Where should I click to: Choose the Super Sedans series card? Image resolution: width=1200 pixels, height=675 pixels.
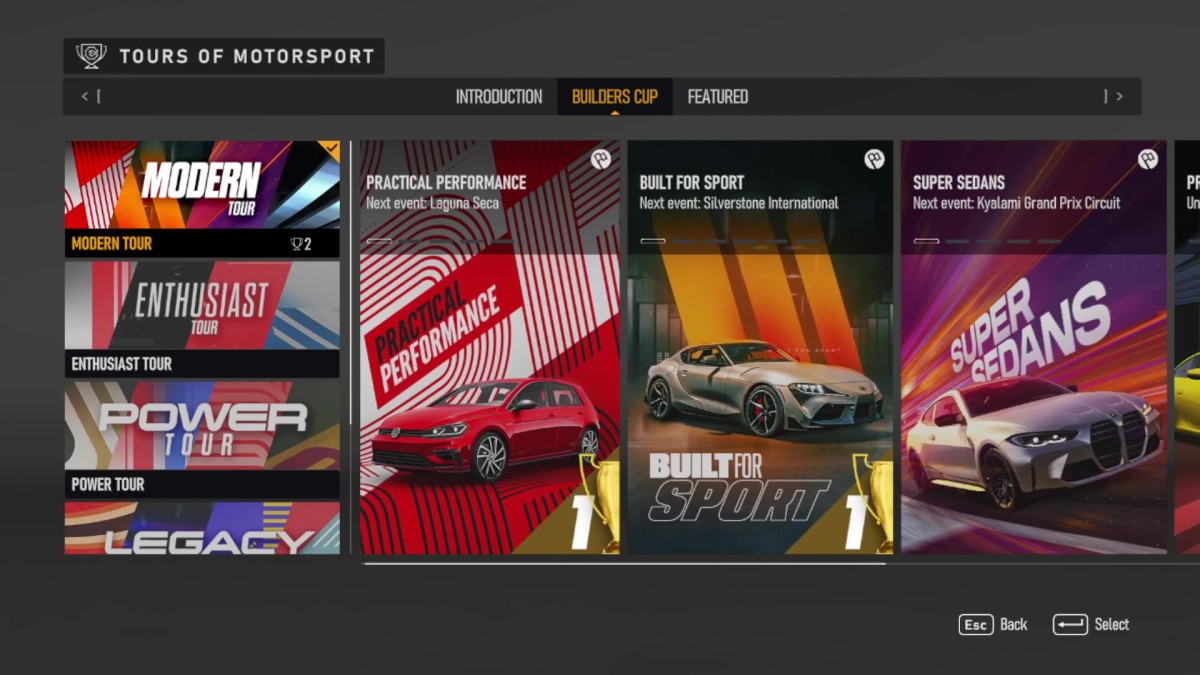pos(1033,347)
